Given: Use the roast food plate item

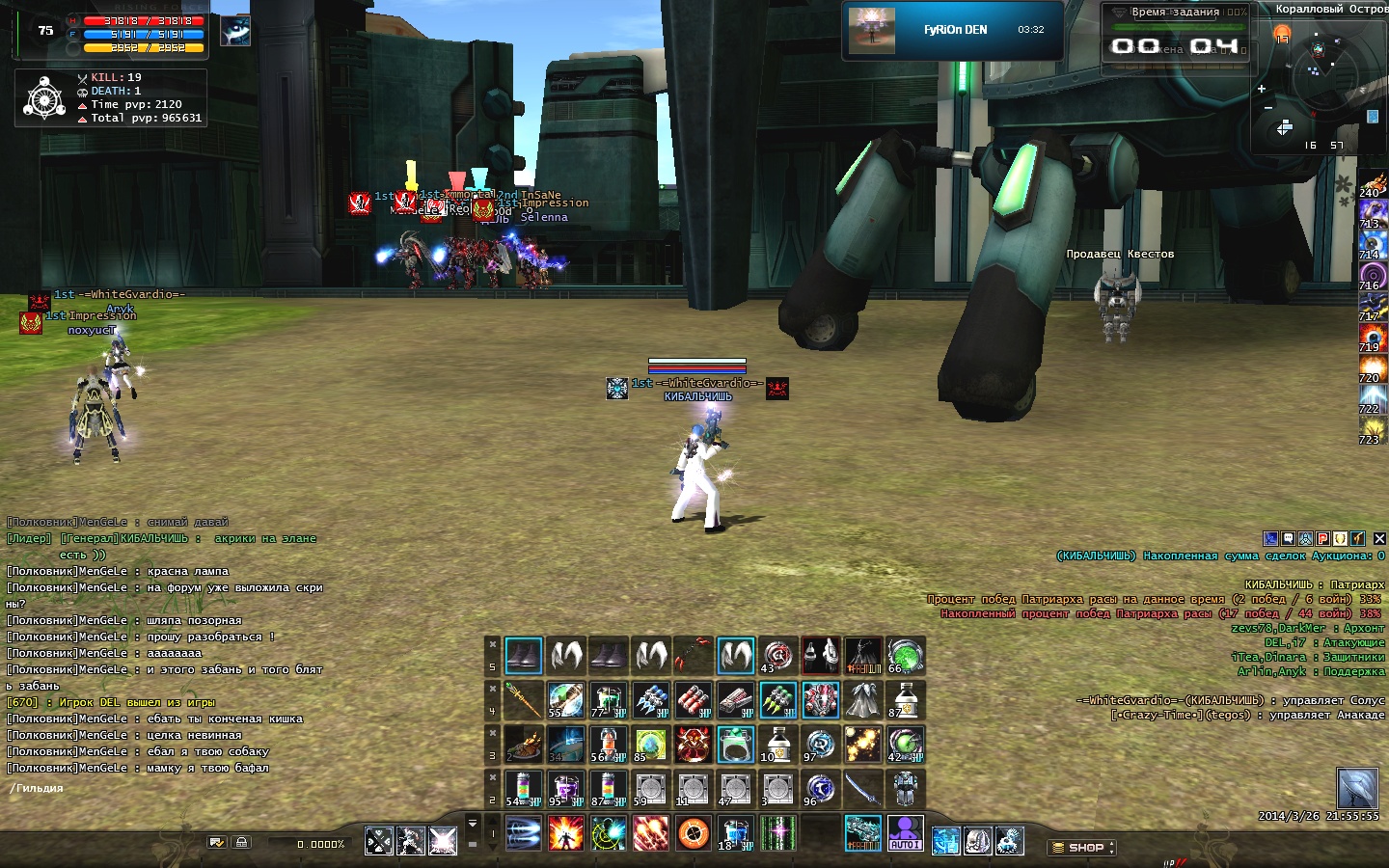Looking at the screenshot, I should tap(523, 745).
